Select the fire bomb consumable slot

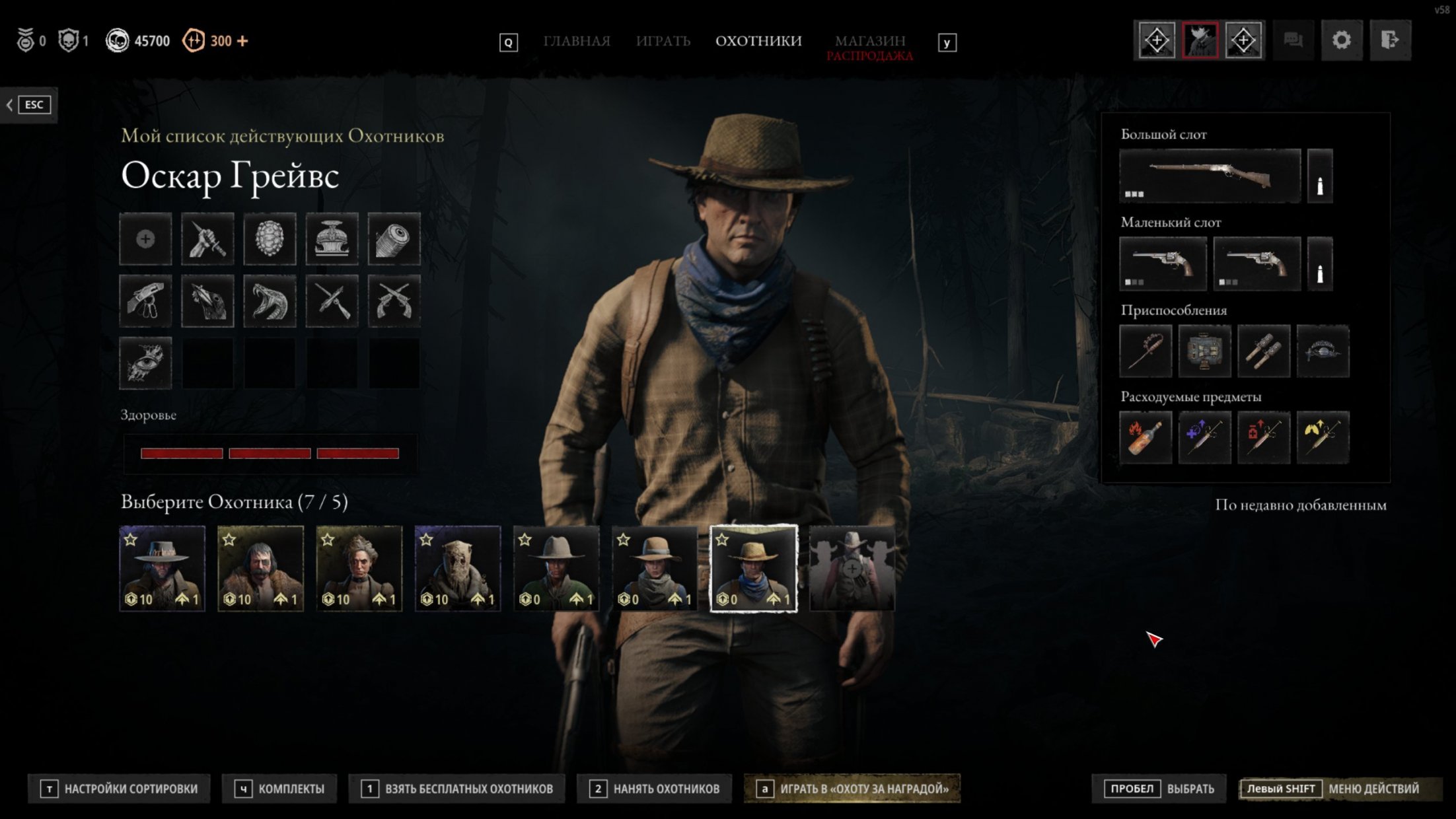coord(1146,437)
